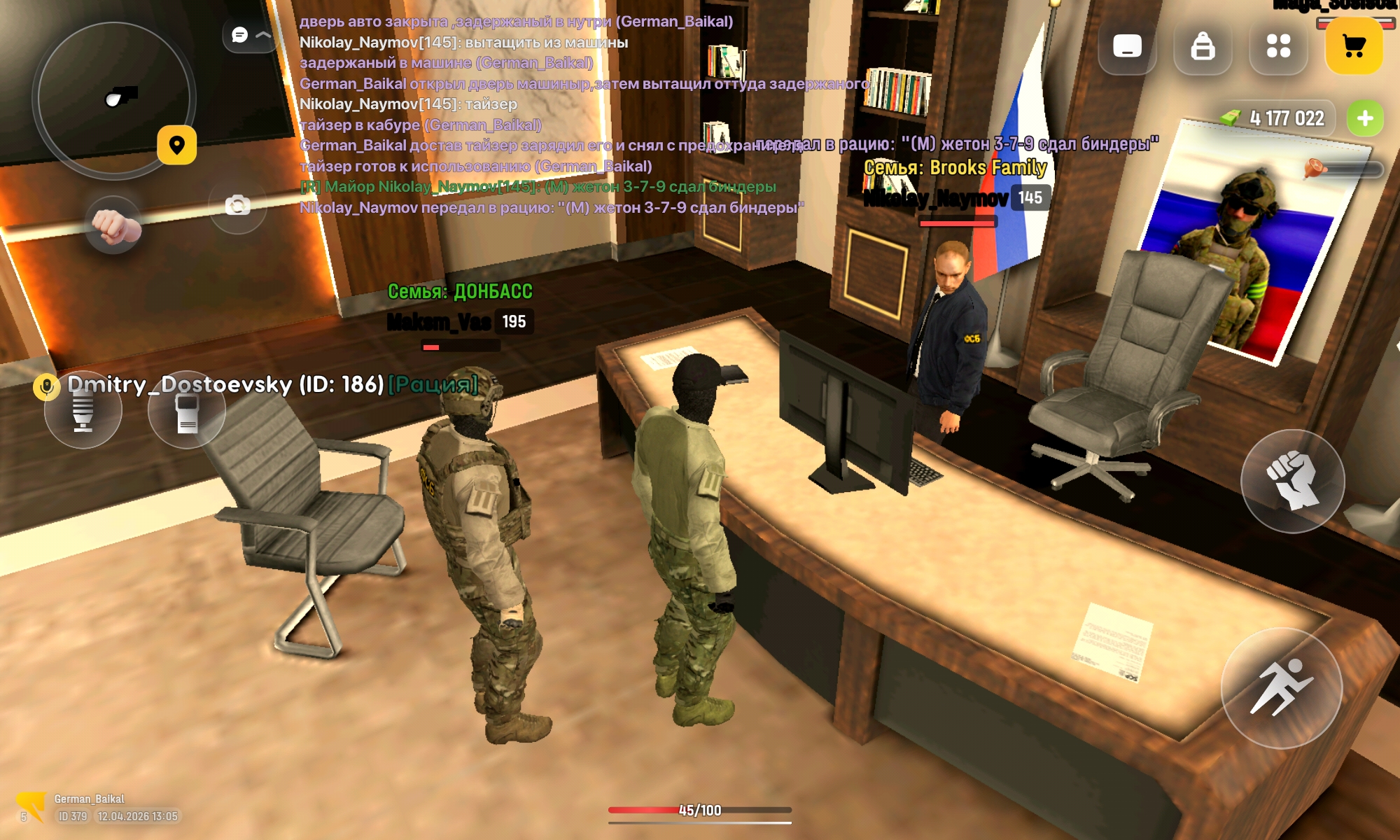Activate the walkie-talkie radio button
Screen dimensions: 1400x840
point(187,410)
